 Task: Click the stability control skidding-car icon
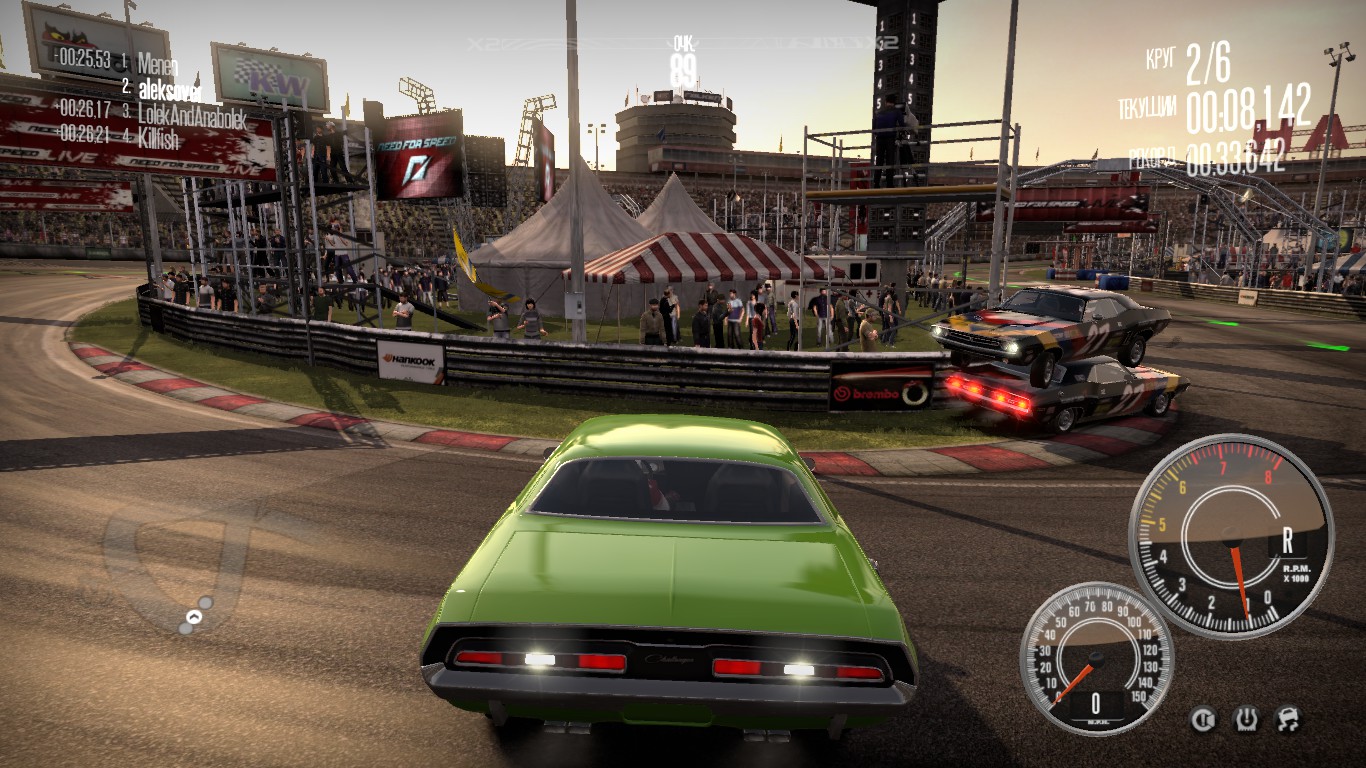pos(1287,718)
